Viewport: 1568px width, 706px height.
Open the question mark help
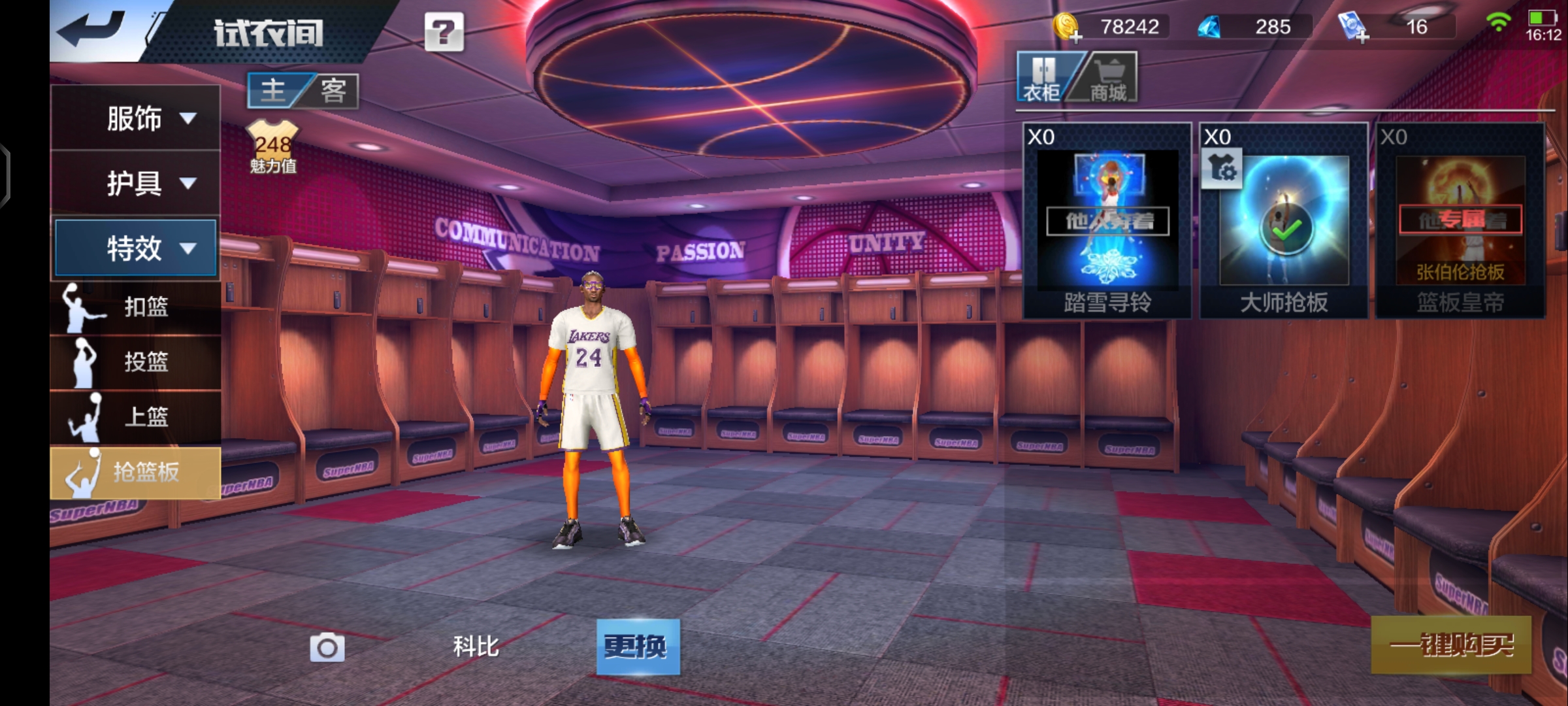tap(444, 31)
